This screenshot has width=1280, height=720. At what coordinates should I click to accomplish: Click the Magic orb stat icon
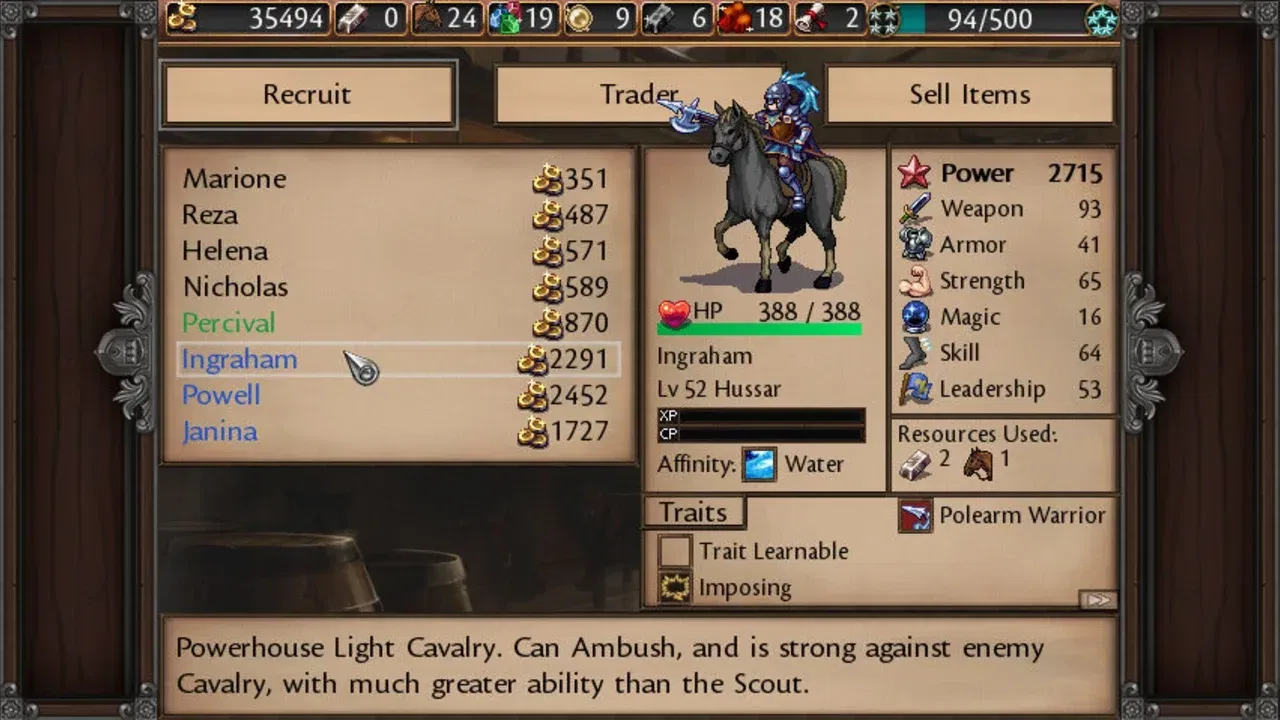[x=916, y=317]
